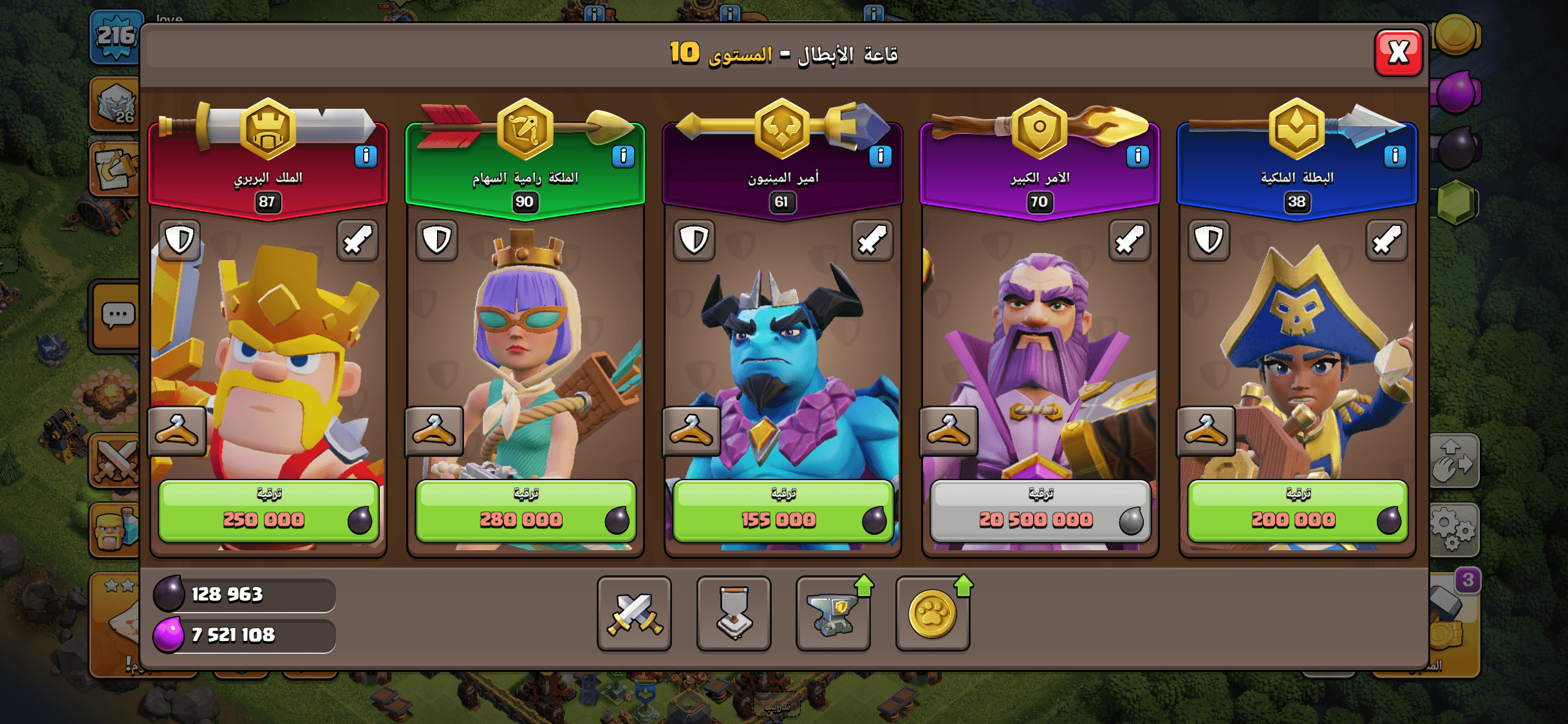The image size is (1568, 724).
Task: Click the grey 20 500 000 Grand Warden upgrade
Action: pyautogui.click(x=1040, y=510)
